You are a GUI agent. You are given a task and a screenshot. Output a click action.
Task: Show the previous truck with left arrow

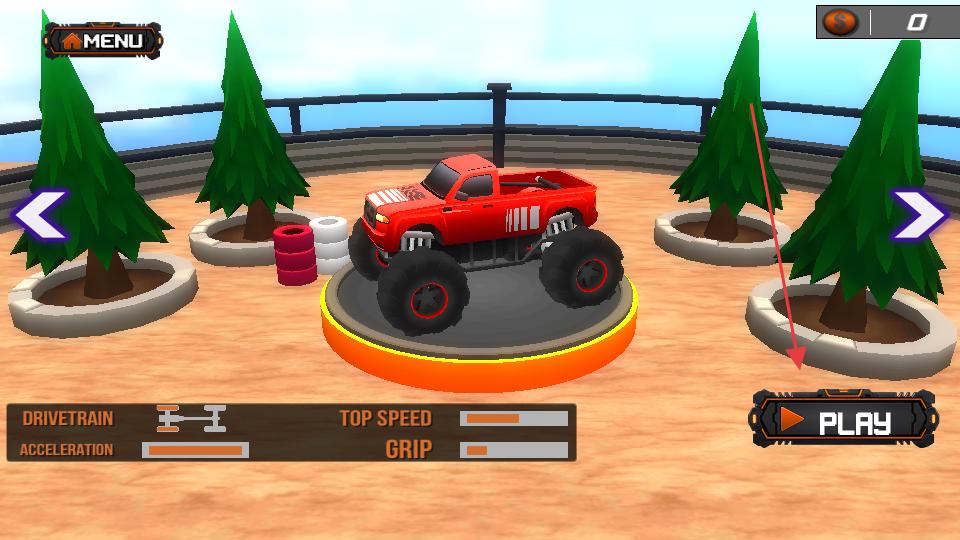click(40, 214)
